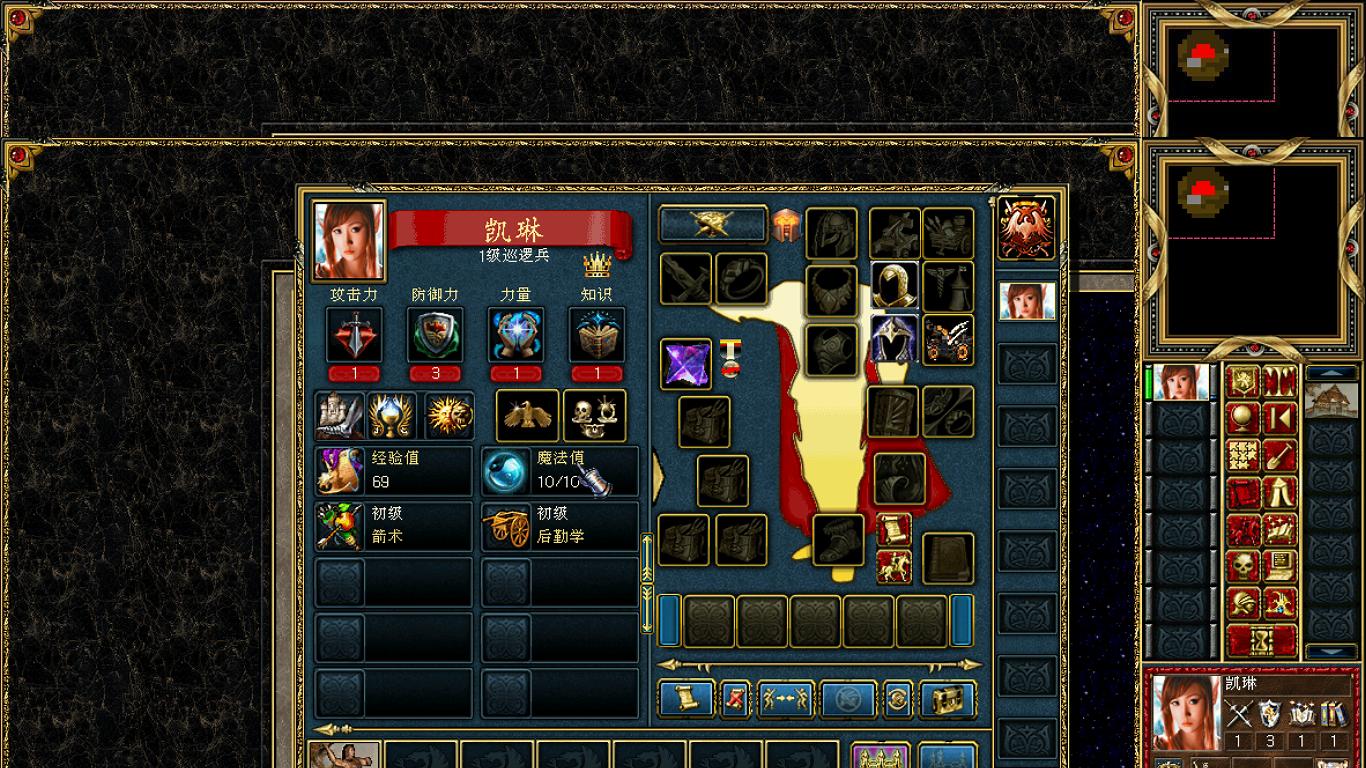1366x768 pixels.
Task: Open the quest log scroll button
Action: [x=686, y=699]
